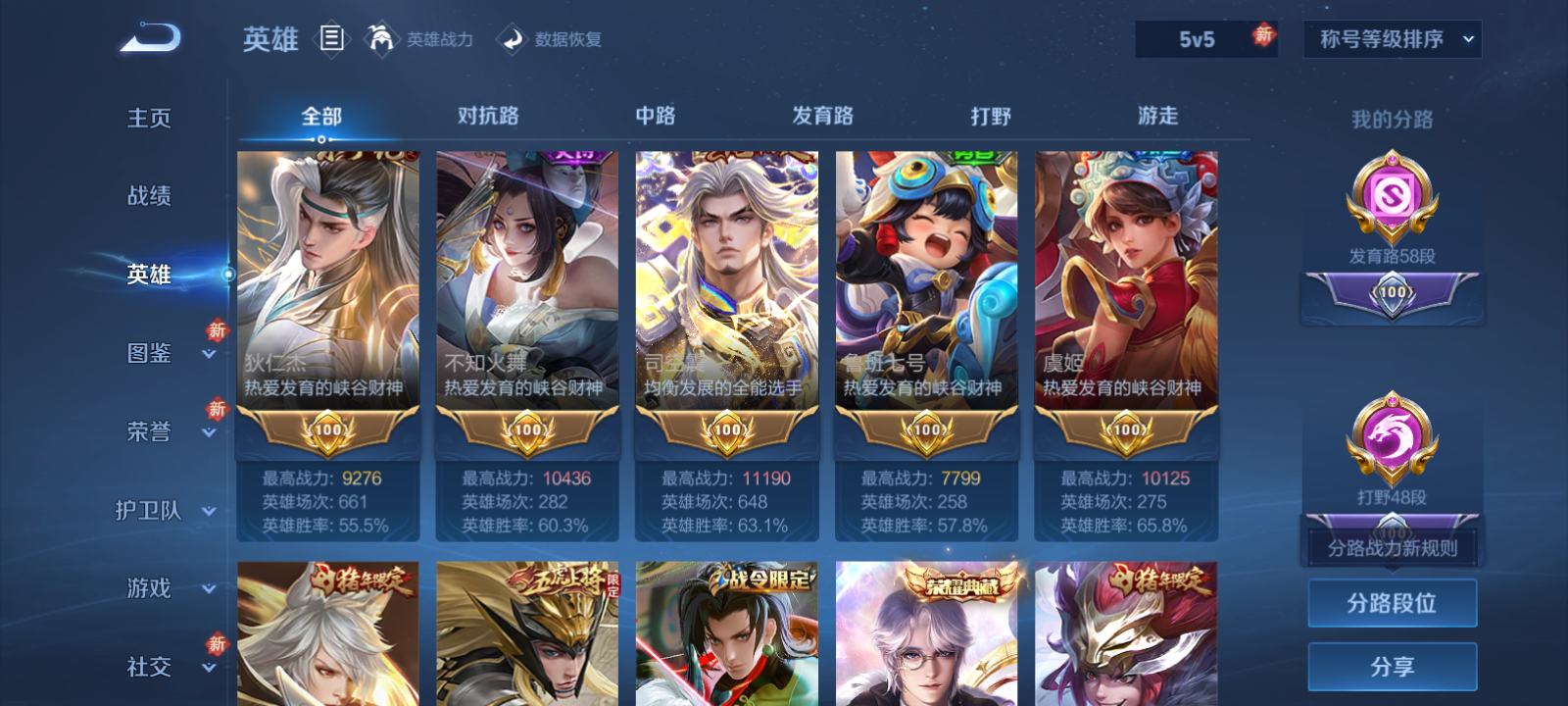Open the 称号等级排序 sort dropdown
Image resolution: width=1568 pixels, height=706 pixels.
(x=1392, y=39)
